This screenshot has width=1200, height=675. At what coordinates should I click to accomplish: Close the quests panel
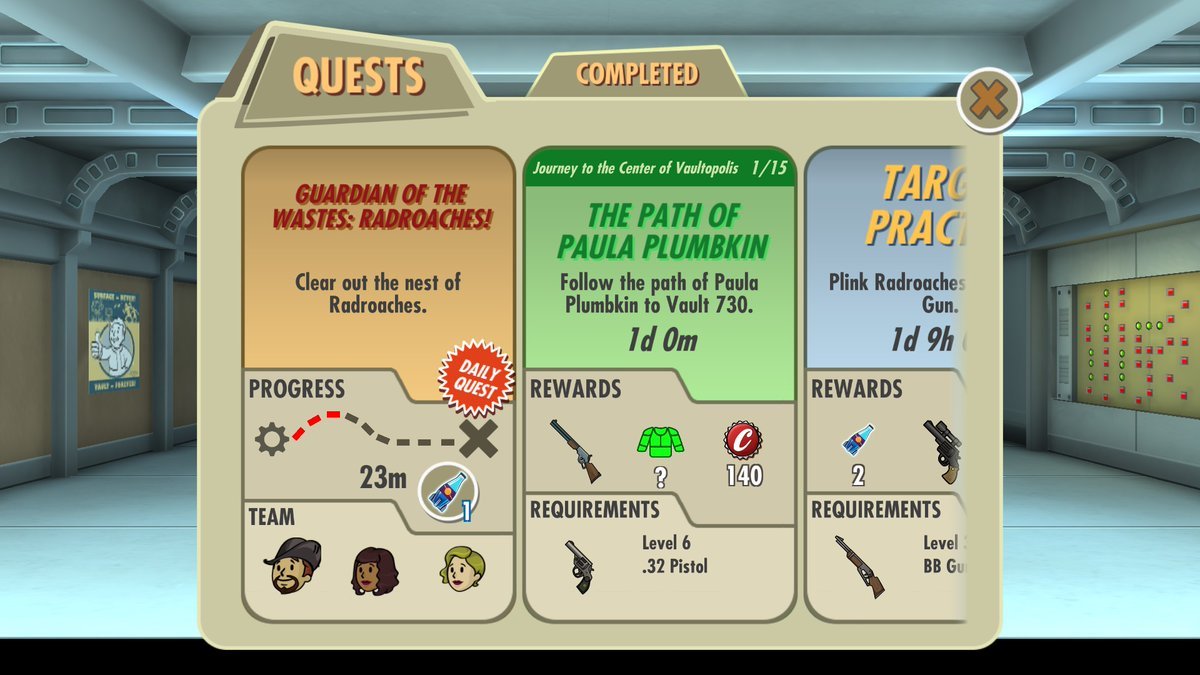point(988,100)
